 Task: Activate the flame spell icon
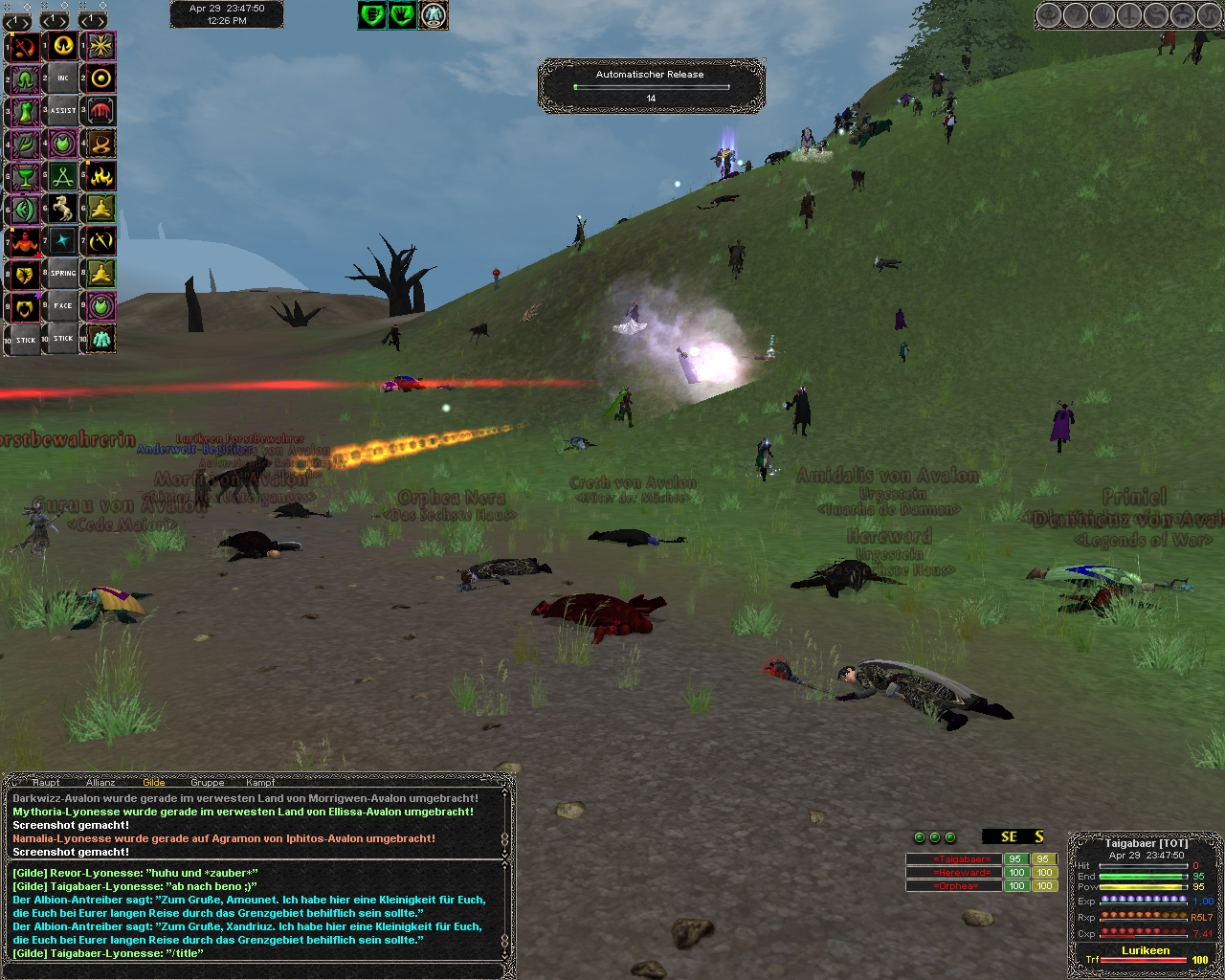[x=101, y=175]
